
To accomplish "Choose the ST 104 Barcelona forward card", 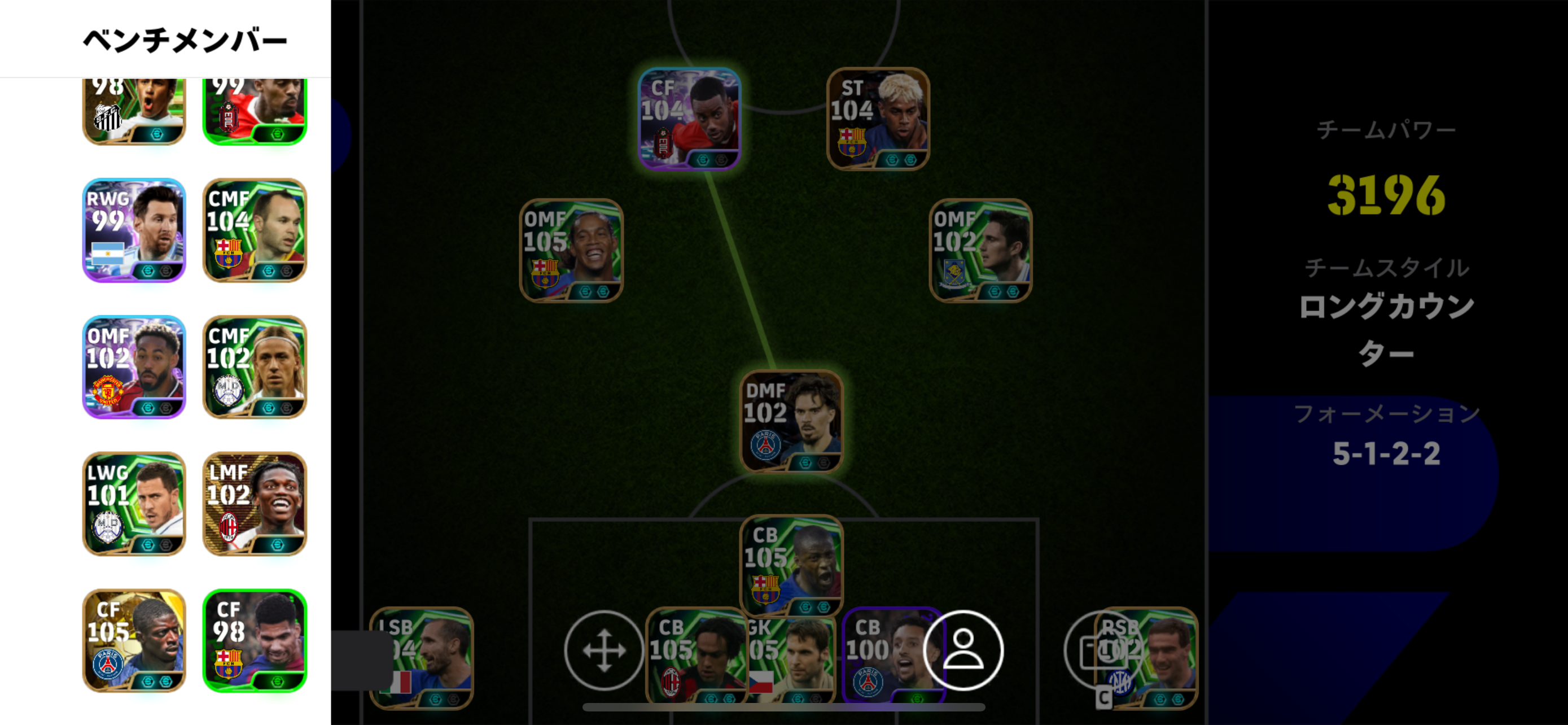I will click(x=878, y=119).
